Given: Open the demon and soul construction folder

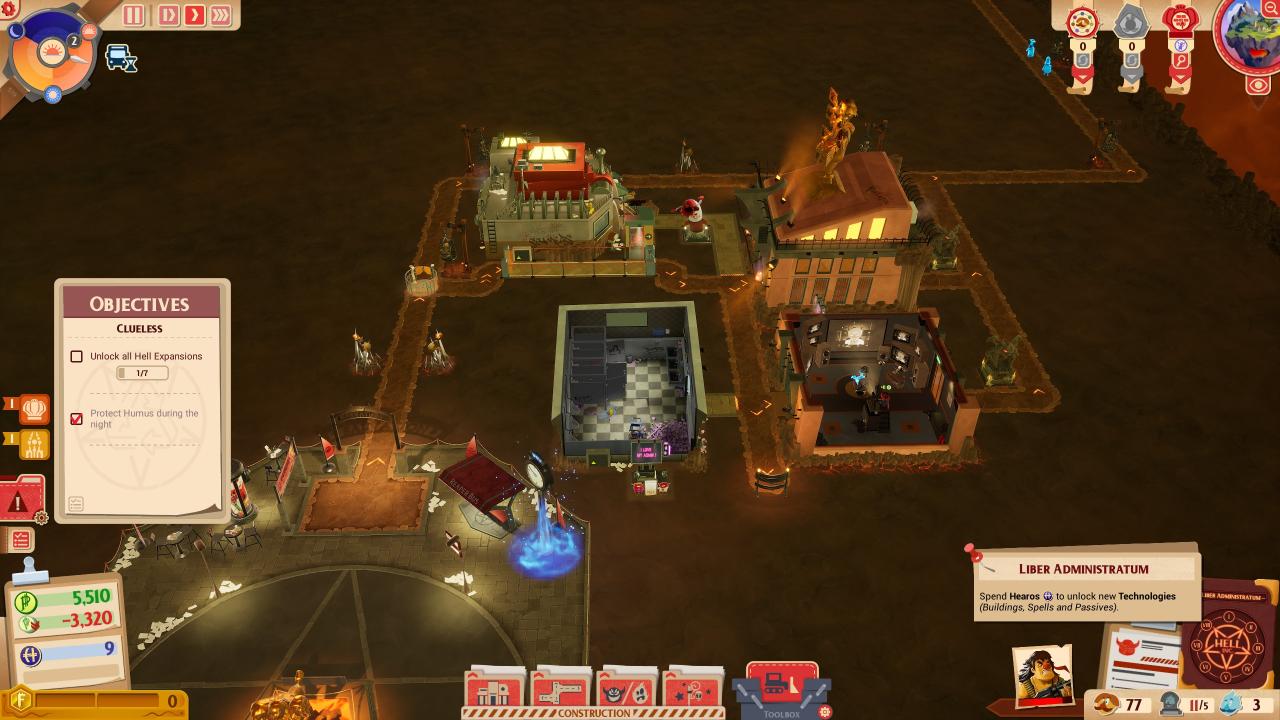Looking at the screenshot, I should click(x=627, y=690).
